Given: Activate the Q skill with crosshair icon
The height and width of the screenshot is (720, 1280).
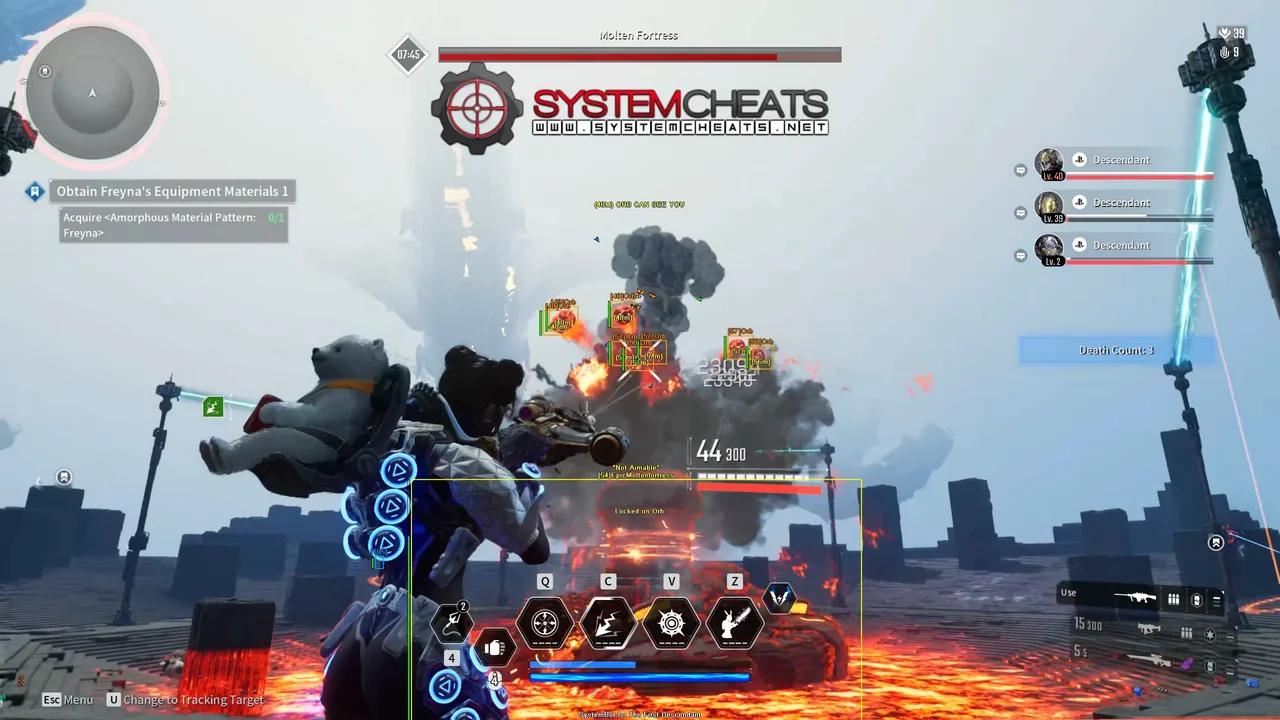Looking at the screenshot, I should [545, 623].
